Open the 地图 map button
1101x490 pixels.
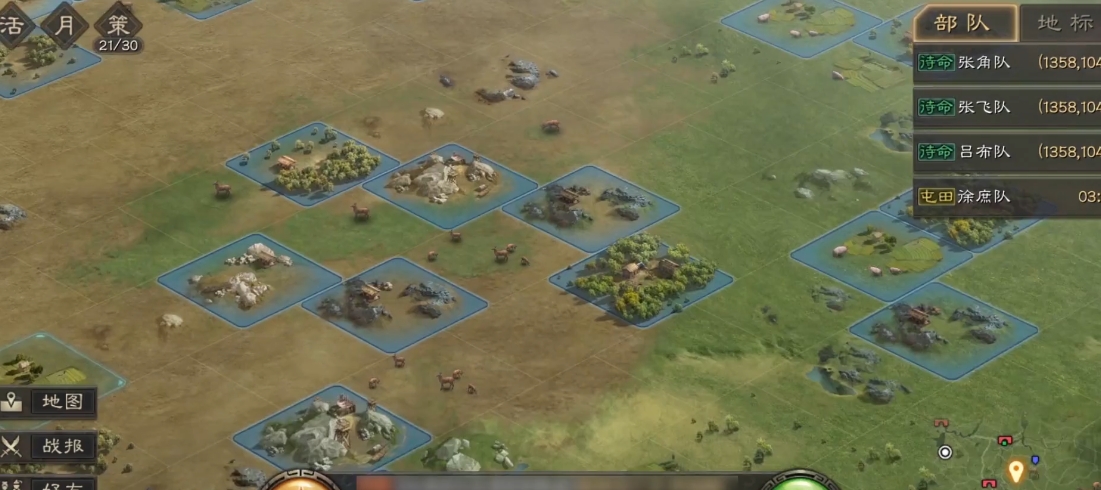point(49,403)
